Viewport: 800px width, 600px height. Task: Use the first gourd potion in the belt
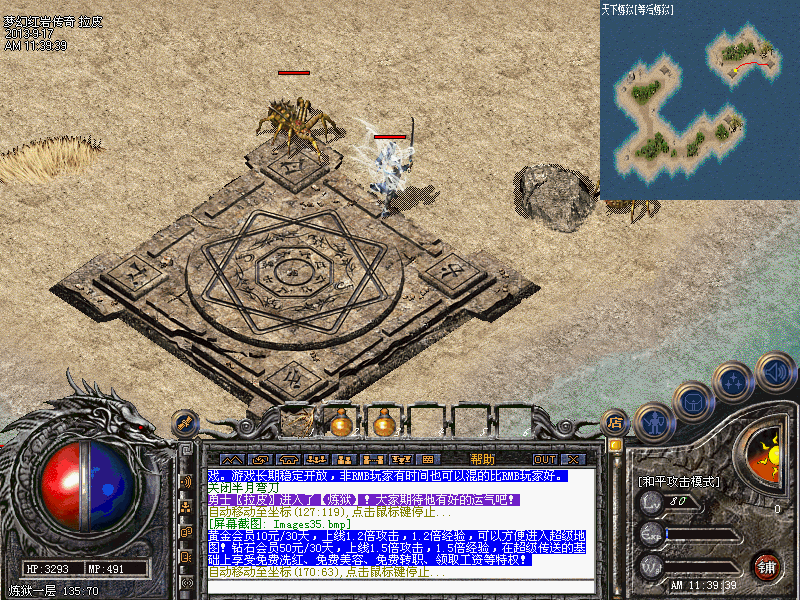(341, 423)
